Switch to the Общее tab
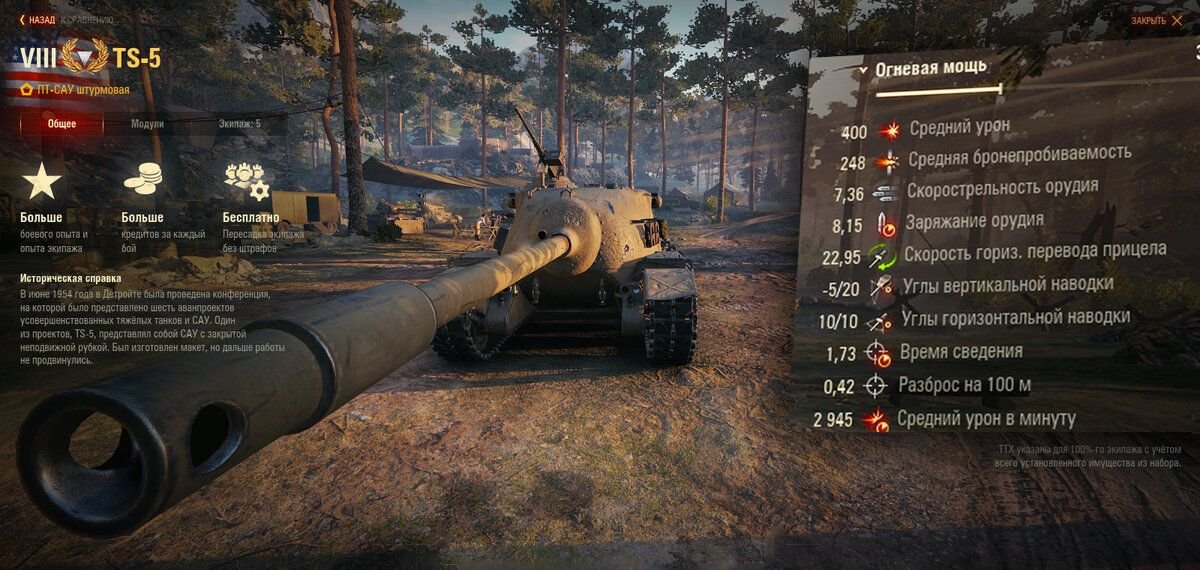 coord(61,124)
